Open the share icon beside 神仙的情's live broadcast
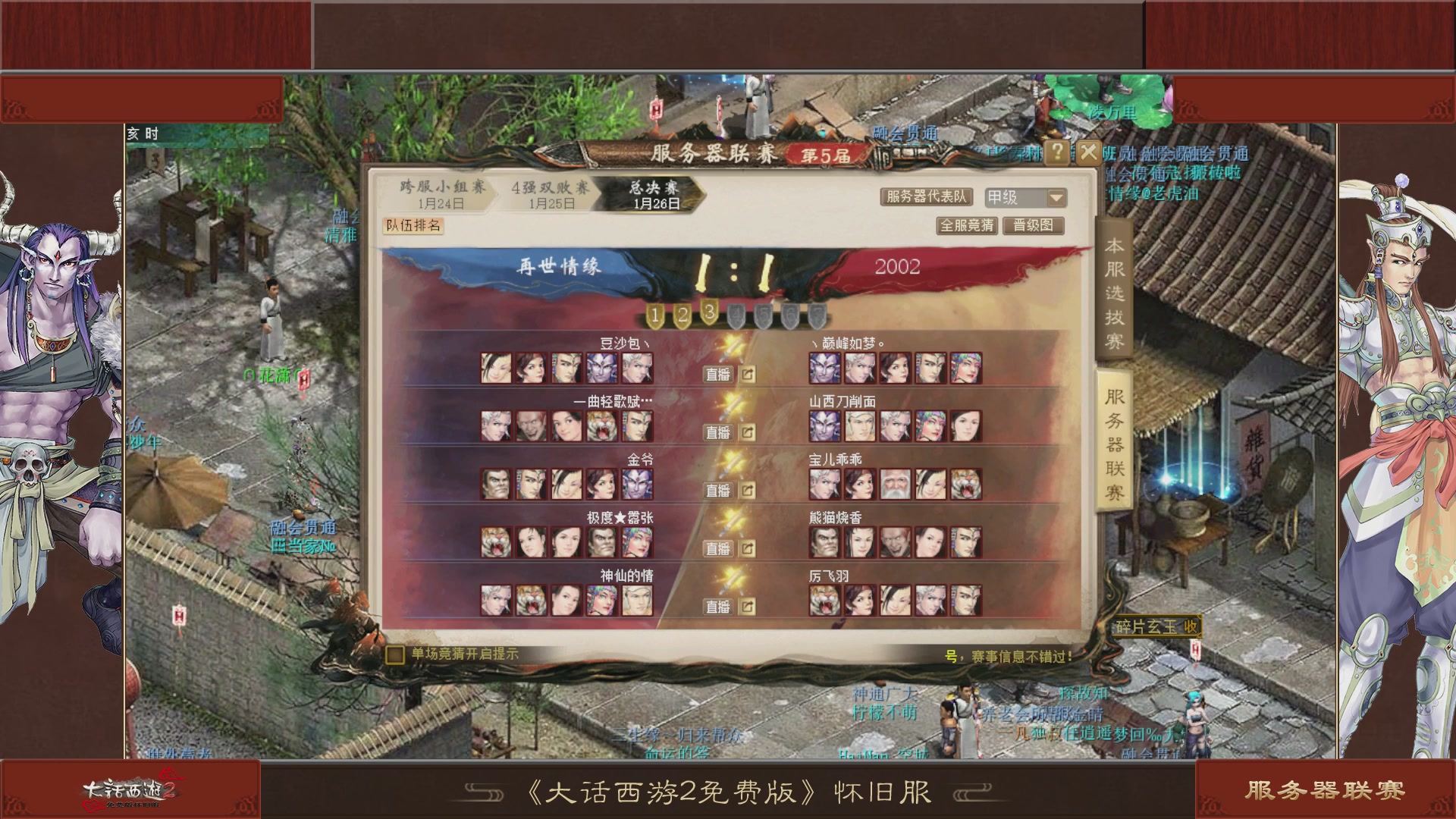This screenshot has width=1456, height=819. point(748,605)
